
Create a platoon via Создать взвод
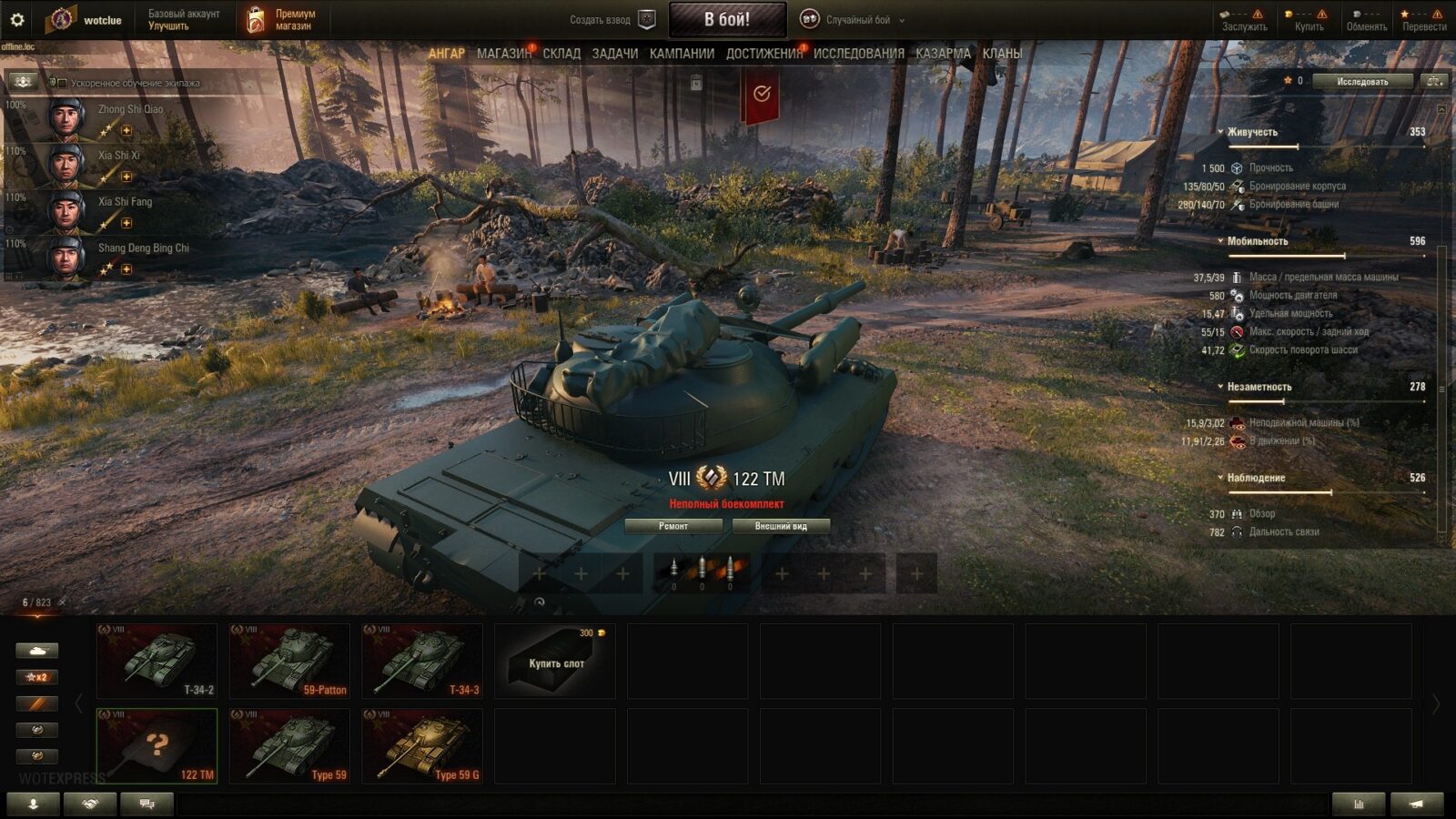(612, 19)
